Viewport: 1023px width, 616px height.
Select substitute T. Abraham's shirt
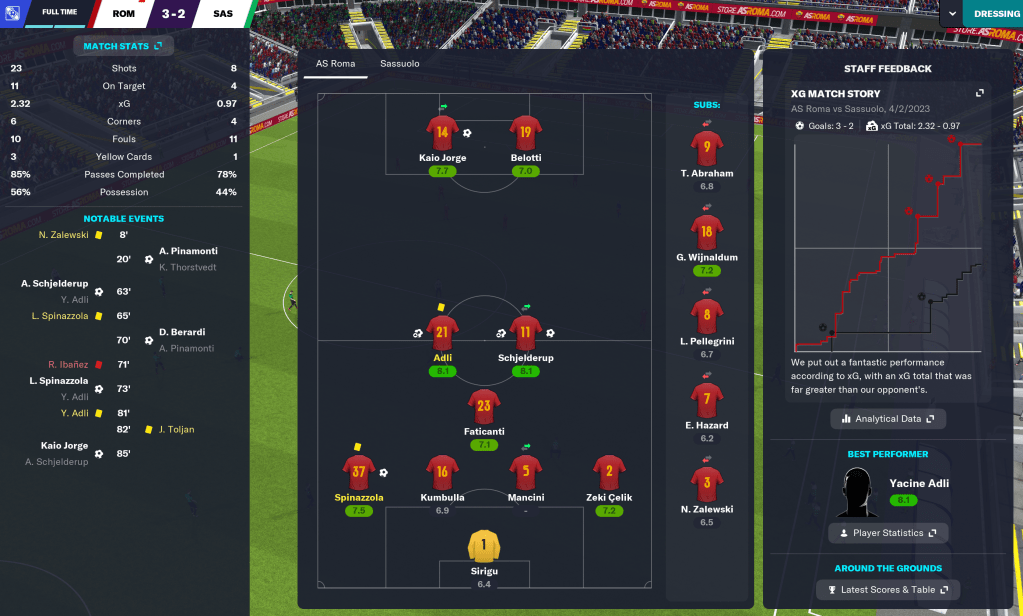click(707, 148)
